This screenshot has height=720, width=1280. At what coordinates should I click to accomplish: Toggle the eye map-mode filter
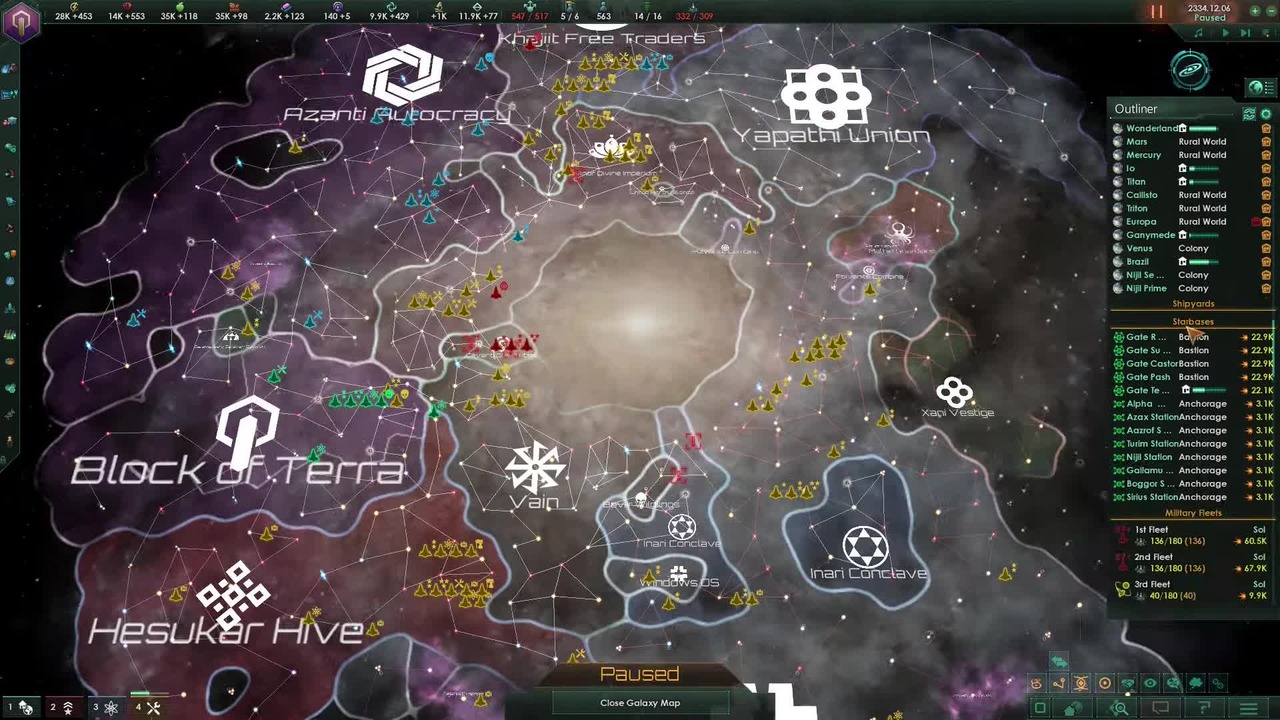click(x=1150, y=684)
